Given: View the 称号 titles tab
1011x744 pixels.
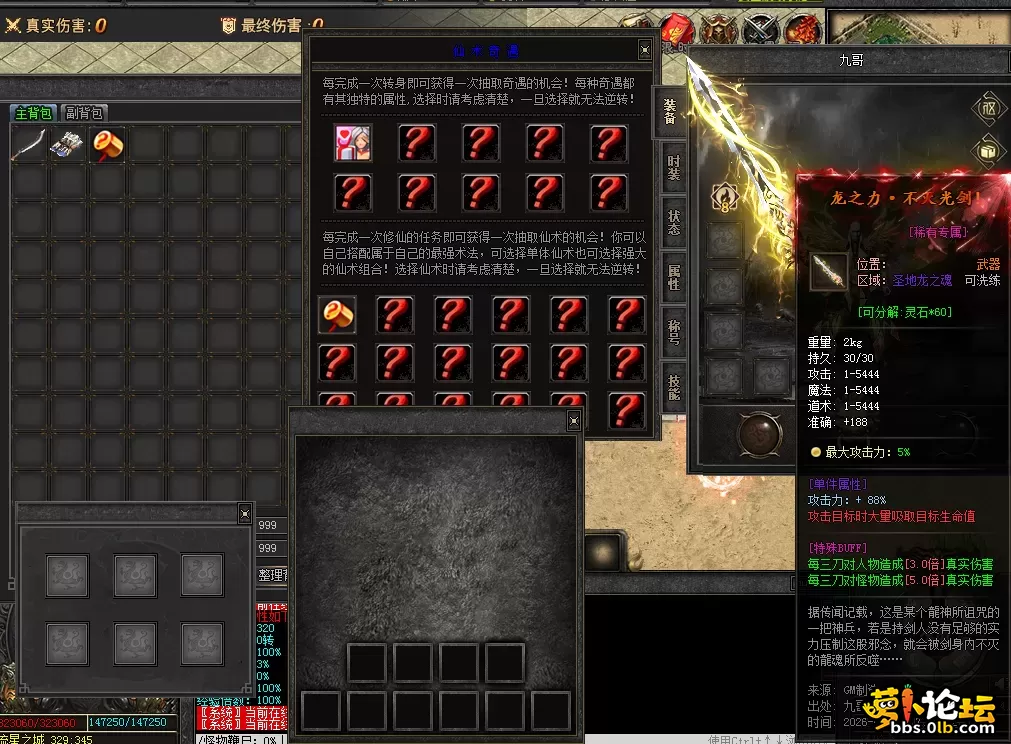Looking at the screenshot, I should [673, 331].
